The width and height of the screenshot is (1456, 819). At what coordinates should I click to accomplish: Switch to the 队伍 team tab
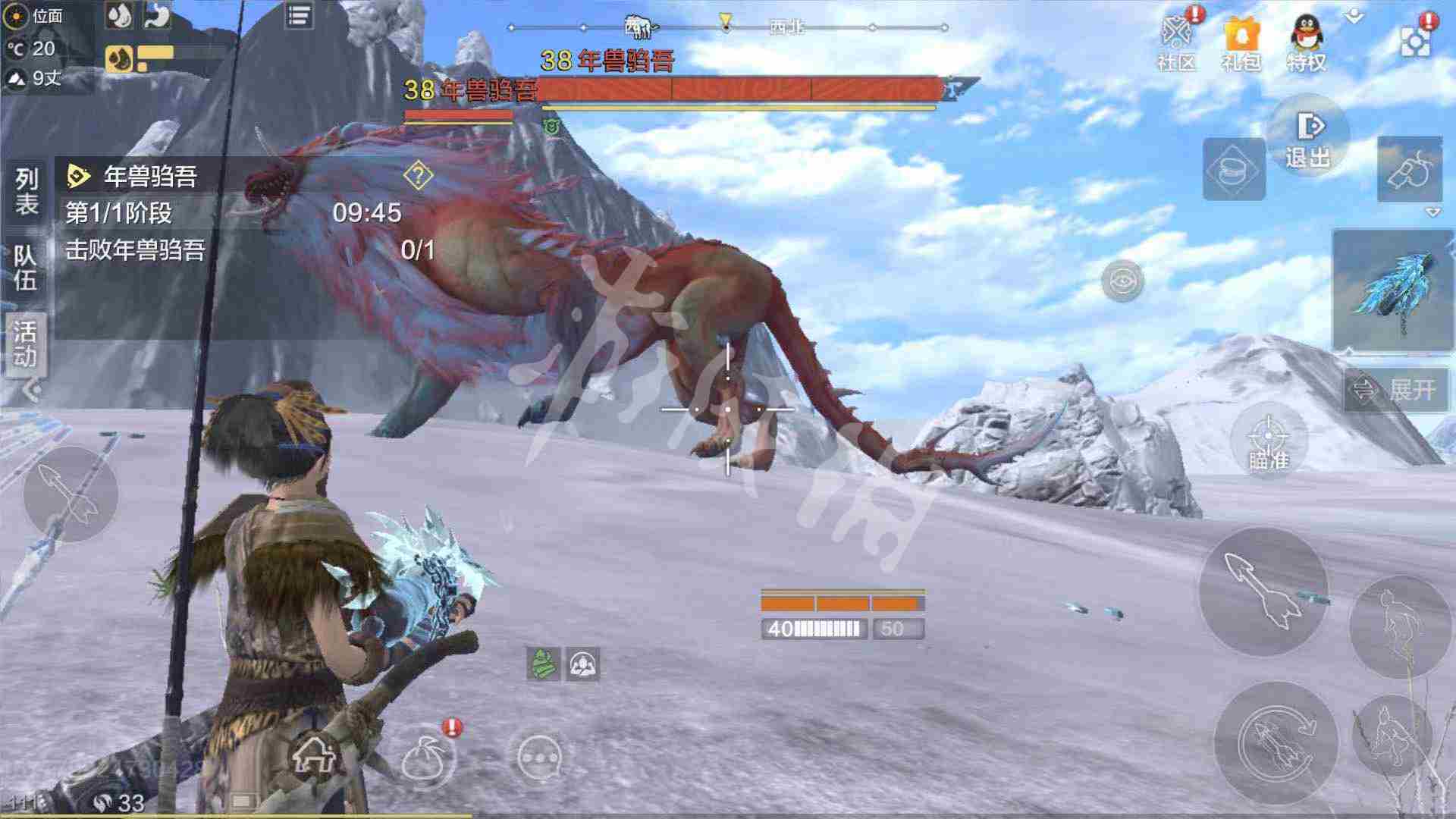pos(26,267)
